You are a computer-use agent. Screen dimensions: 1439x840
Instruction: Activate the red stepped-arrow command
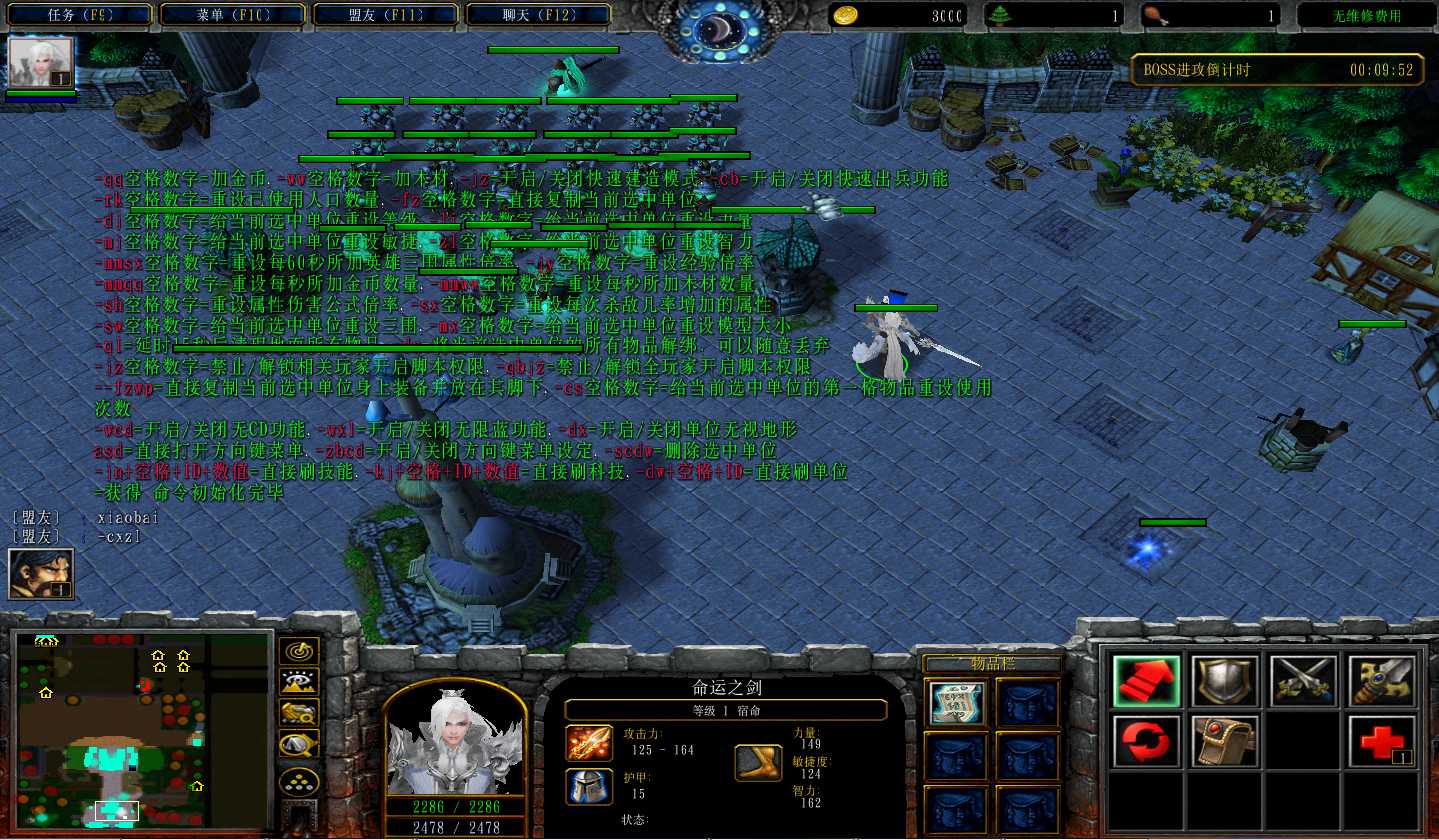click(1145, 681)
